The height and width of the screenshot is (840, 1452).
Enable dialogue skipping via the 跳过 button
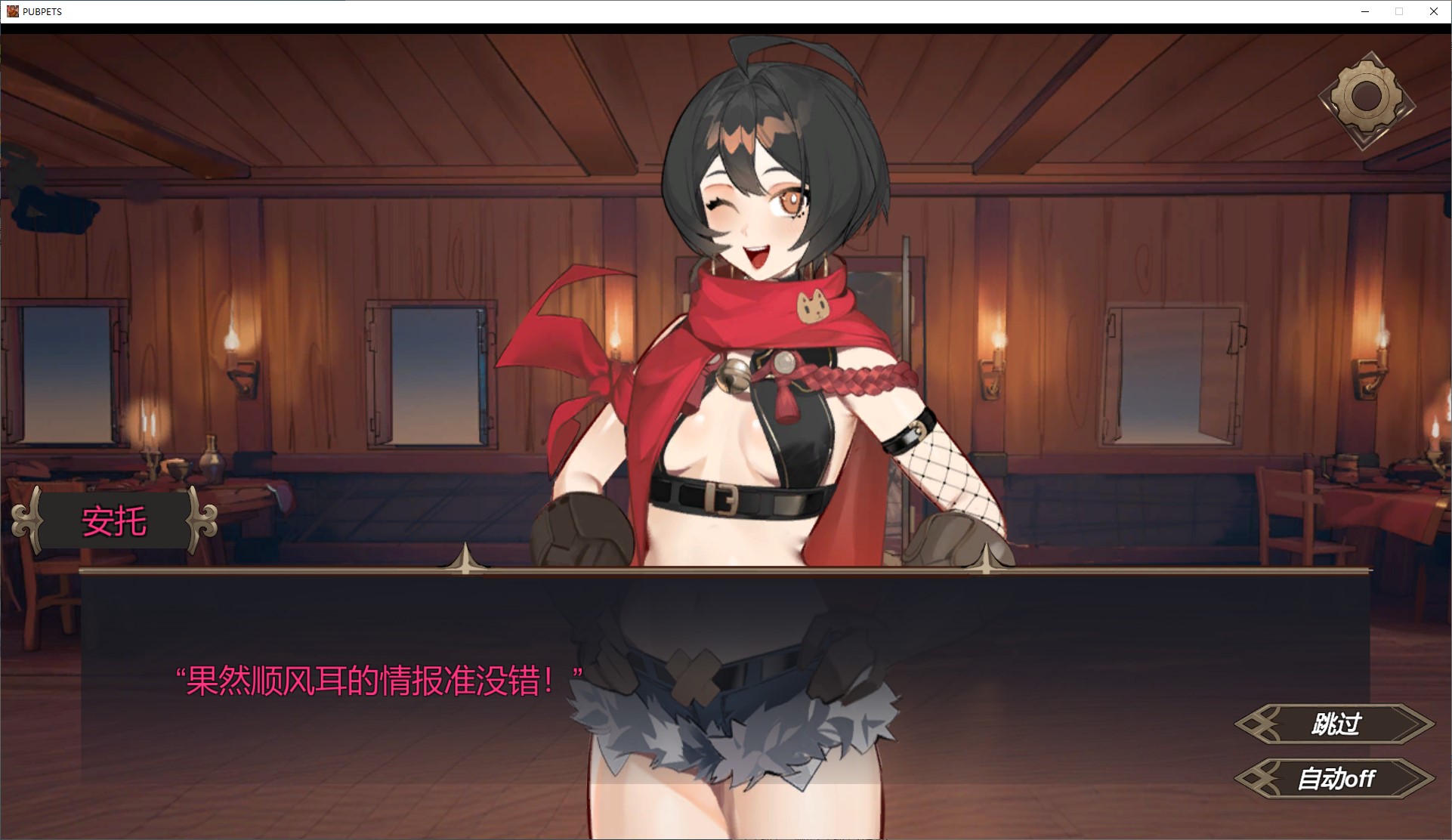(x=1336, y=724)
